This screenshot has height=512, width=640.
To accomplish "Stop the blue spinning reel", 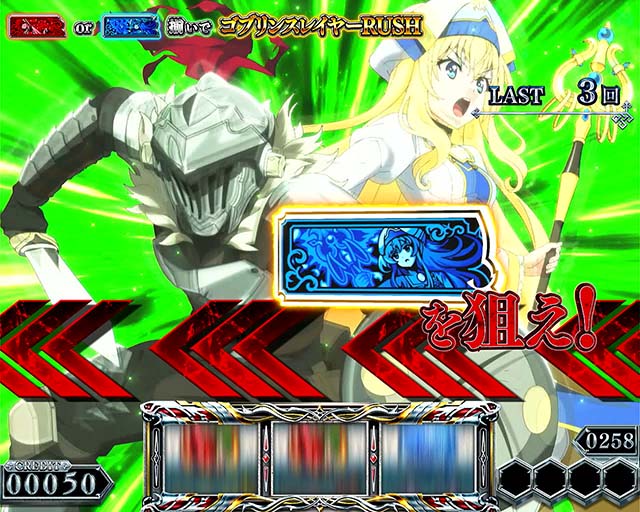I will click(430, 457).
